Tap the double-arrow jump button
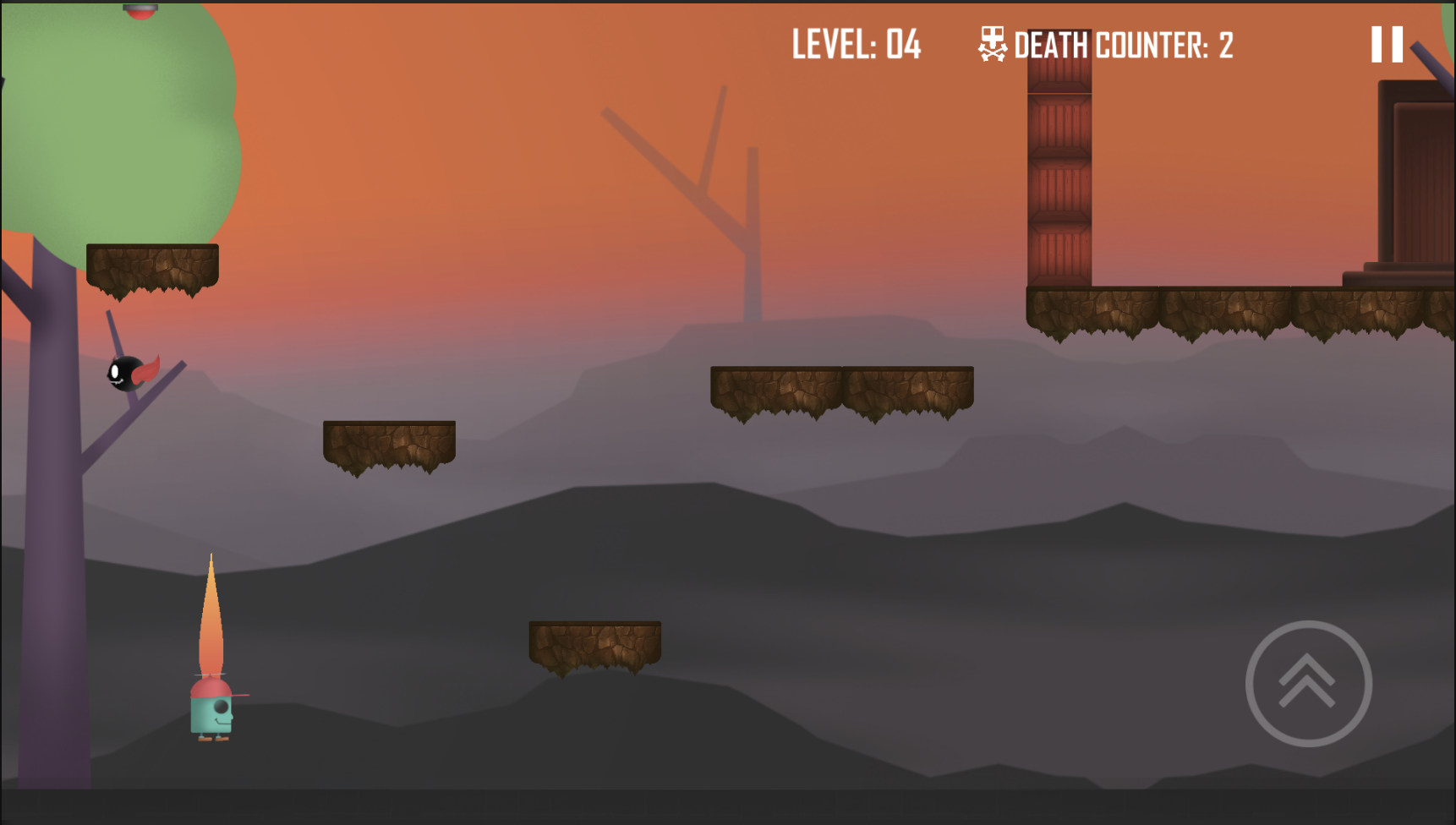 tap(1308, 683)
